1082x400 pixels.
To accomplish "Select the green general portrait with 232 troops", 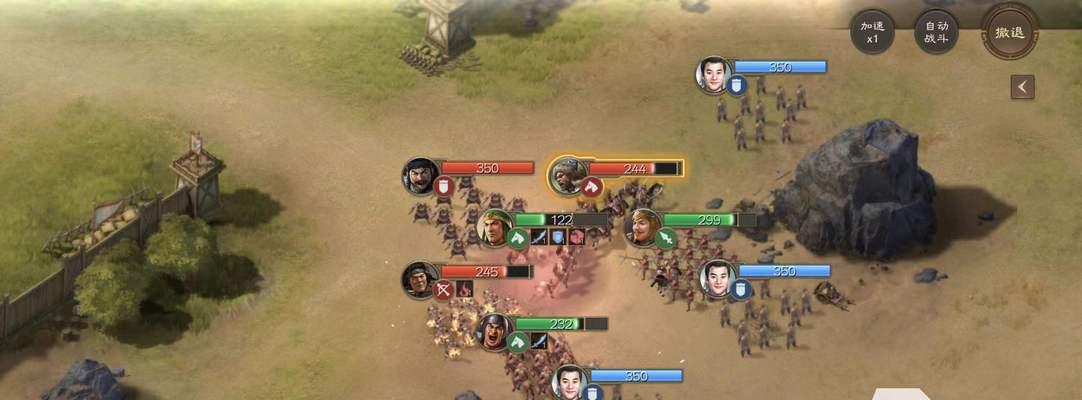I will [x=495, y=331].
